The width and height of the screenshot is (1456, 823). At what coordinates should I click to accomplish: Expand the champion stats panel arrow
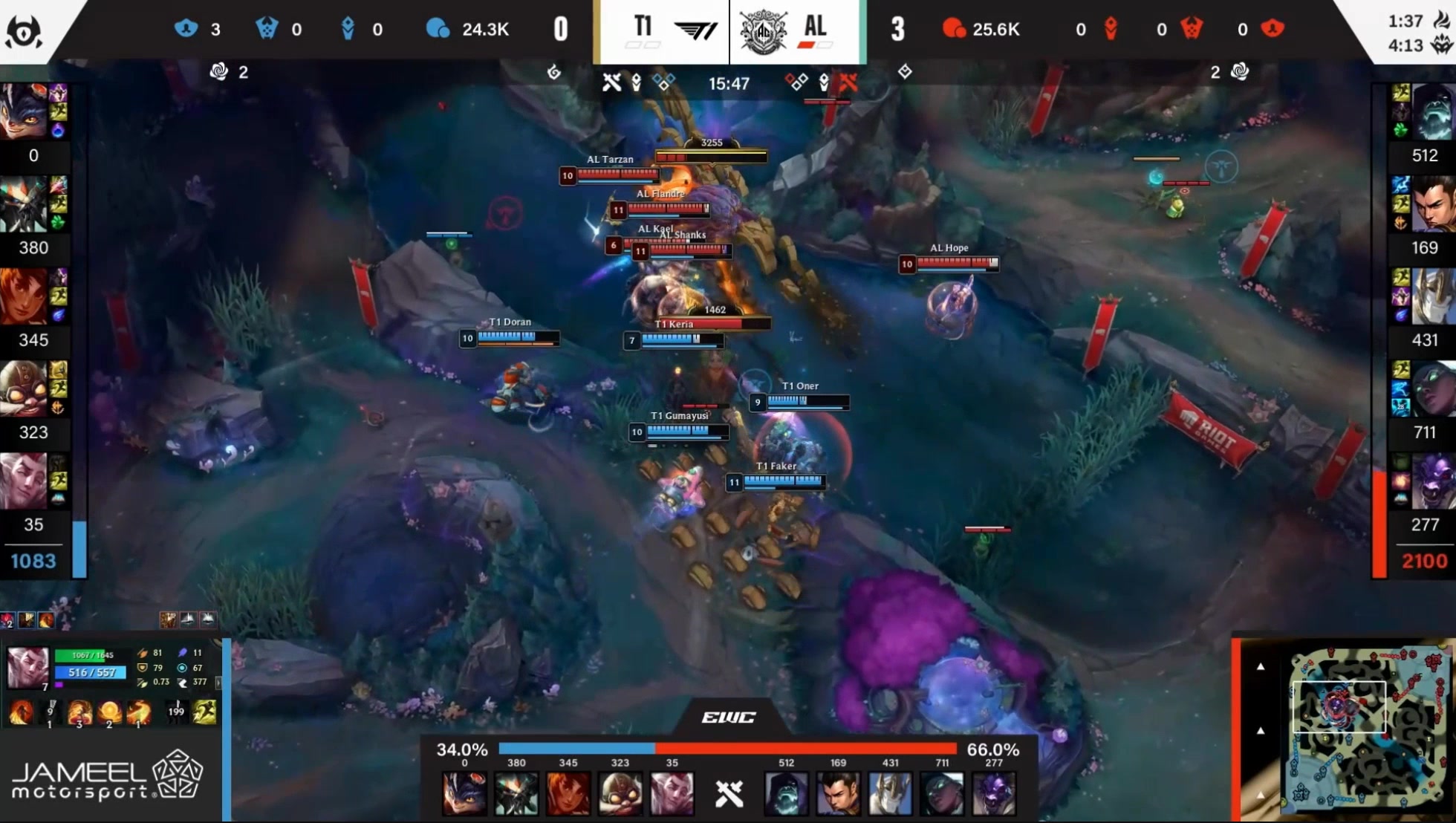218,682
